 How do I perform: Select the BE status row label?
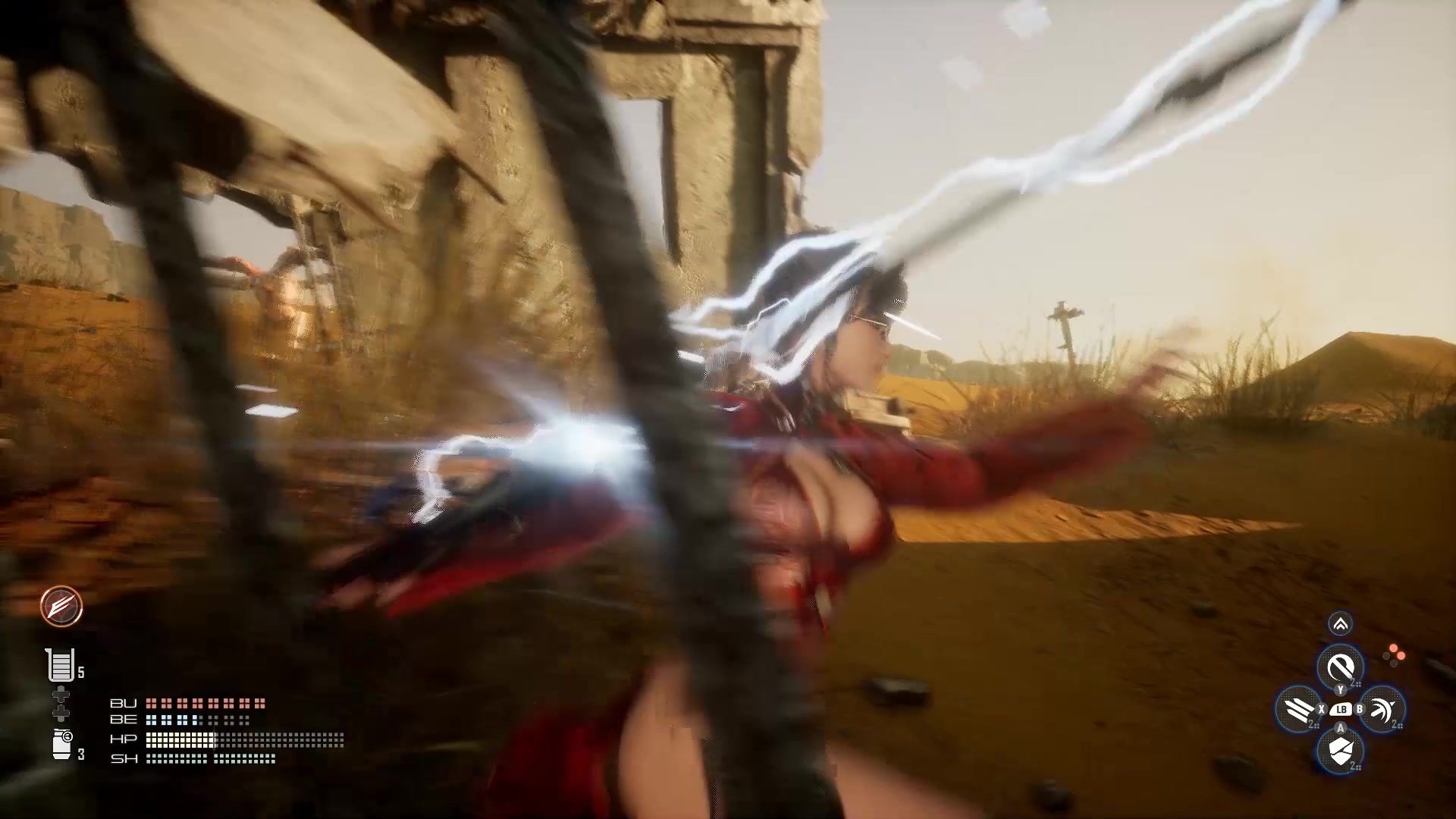pyautogui.click(x=123, y=720)
